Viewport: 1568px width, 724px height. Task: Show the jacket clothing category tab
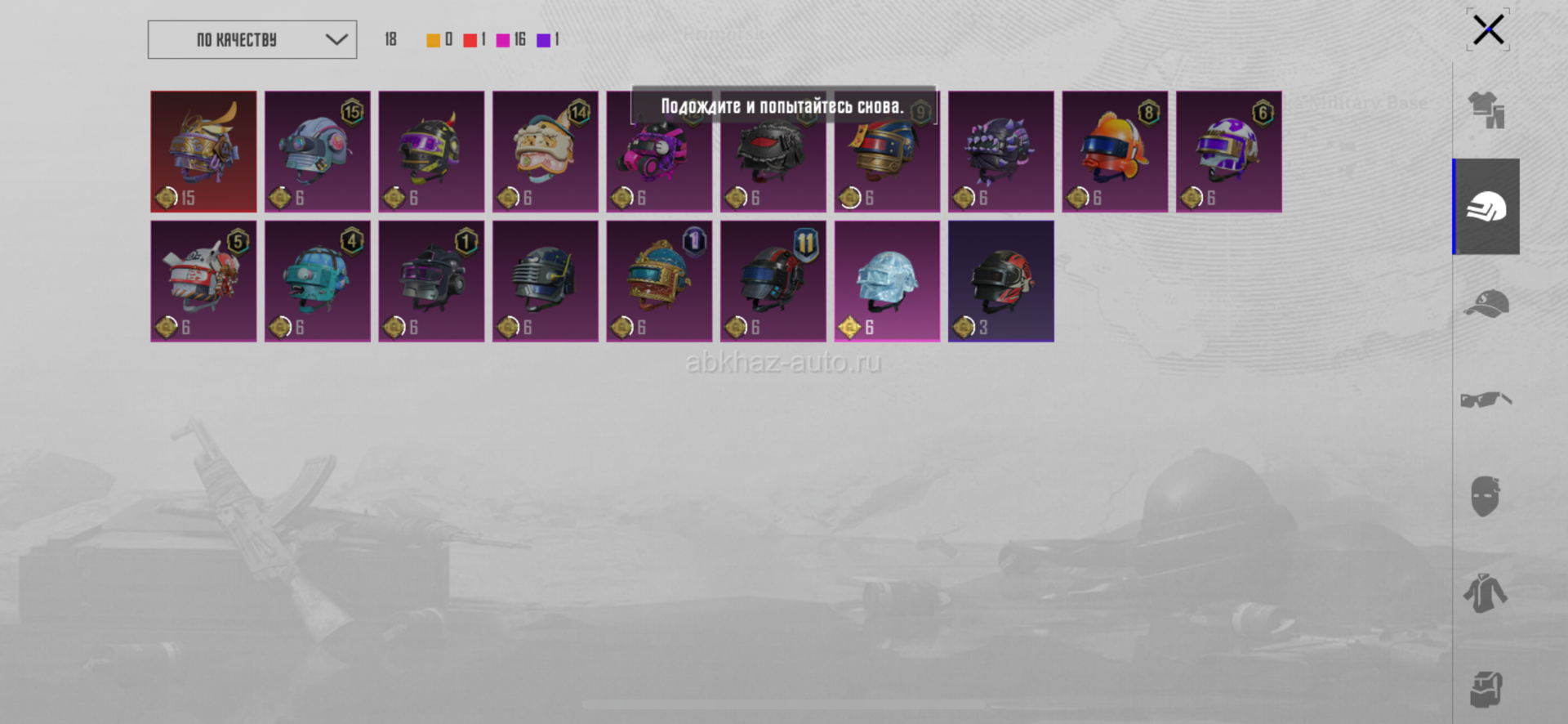[1486, 592]
